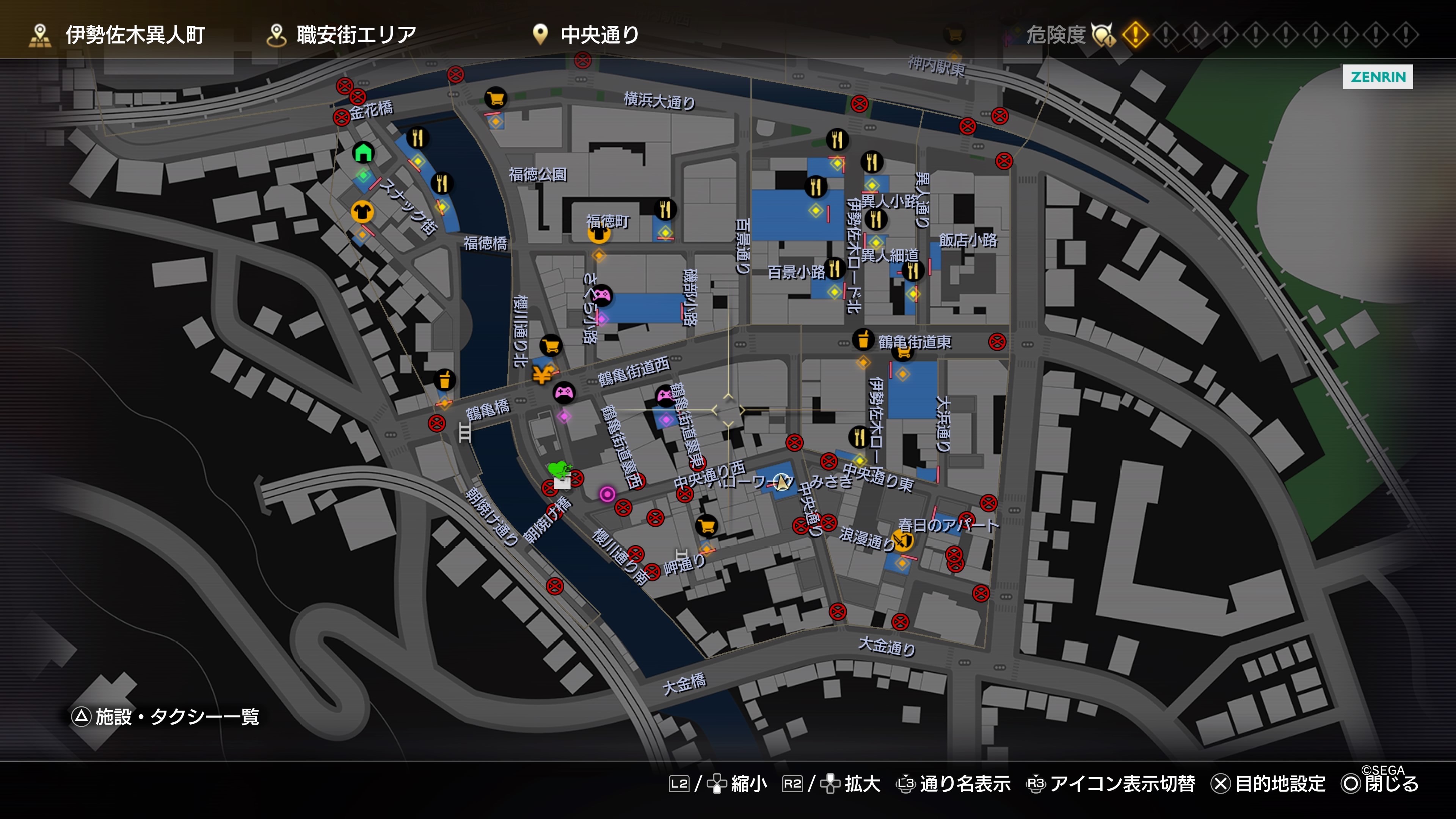Select the shopping cart marker by 櫻川通り北

coord(551,345)
